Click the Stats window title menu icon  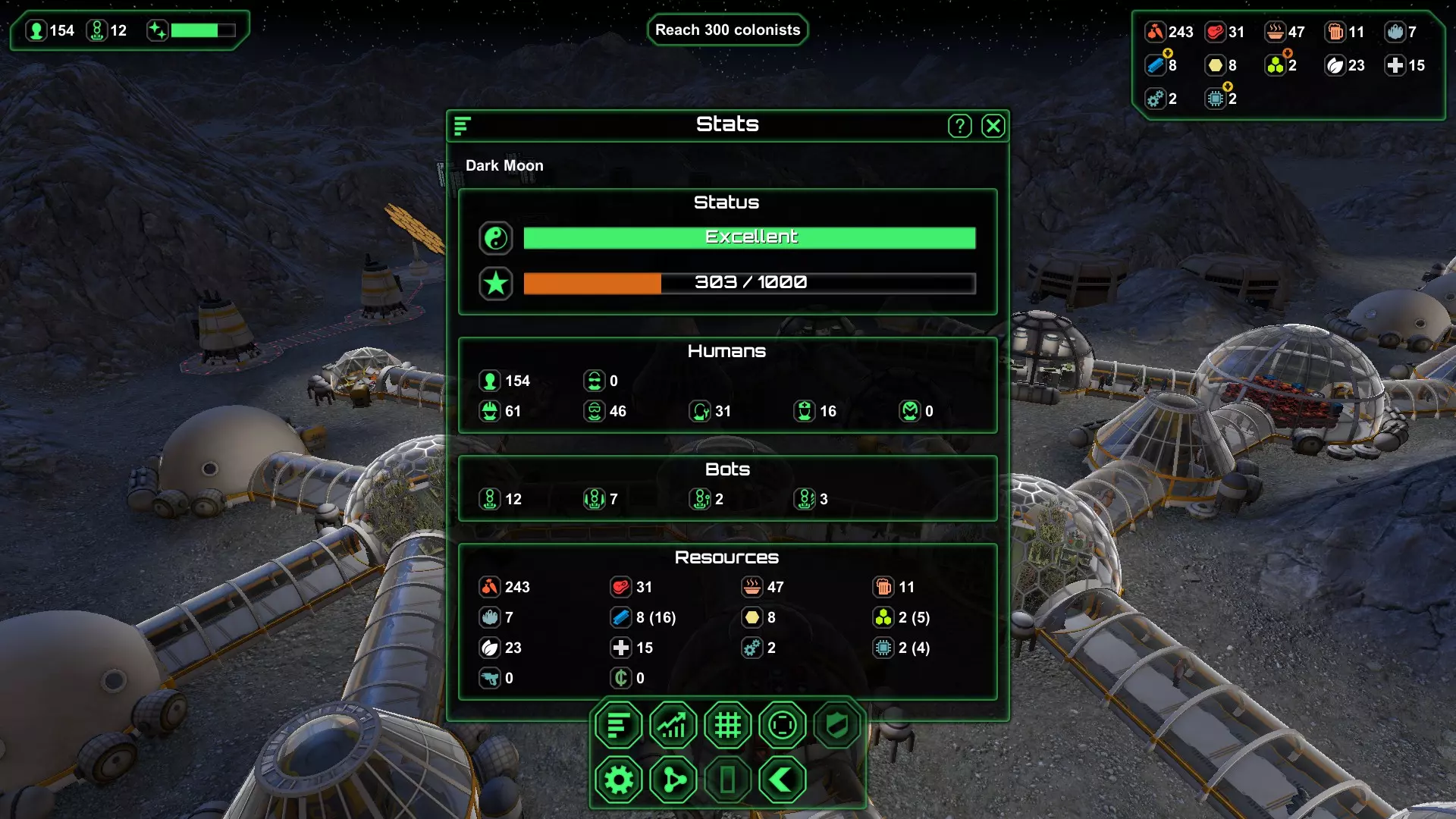(x=462, y=126)
